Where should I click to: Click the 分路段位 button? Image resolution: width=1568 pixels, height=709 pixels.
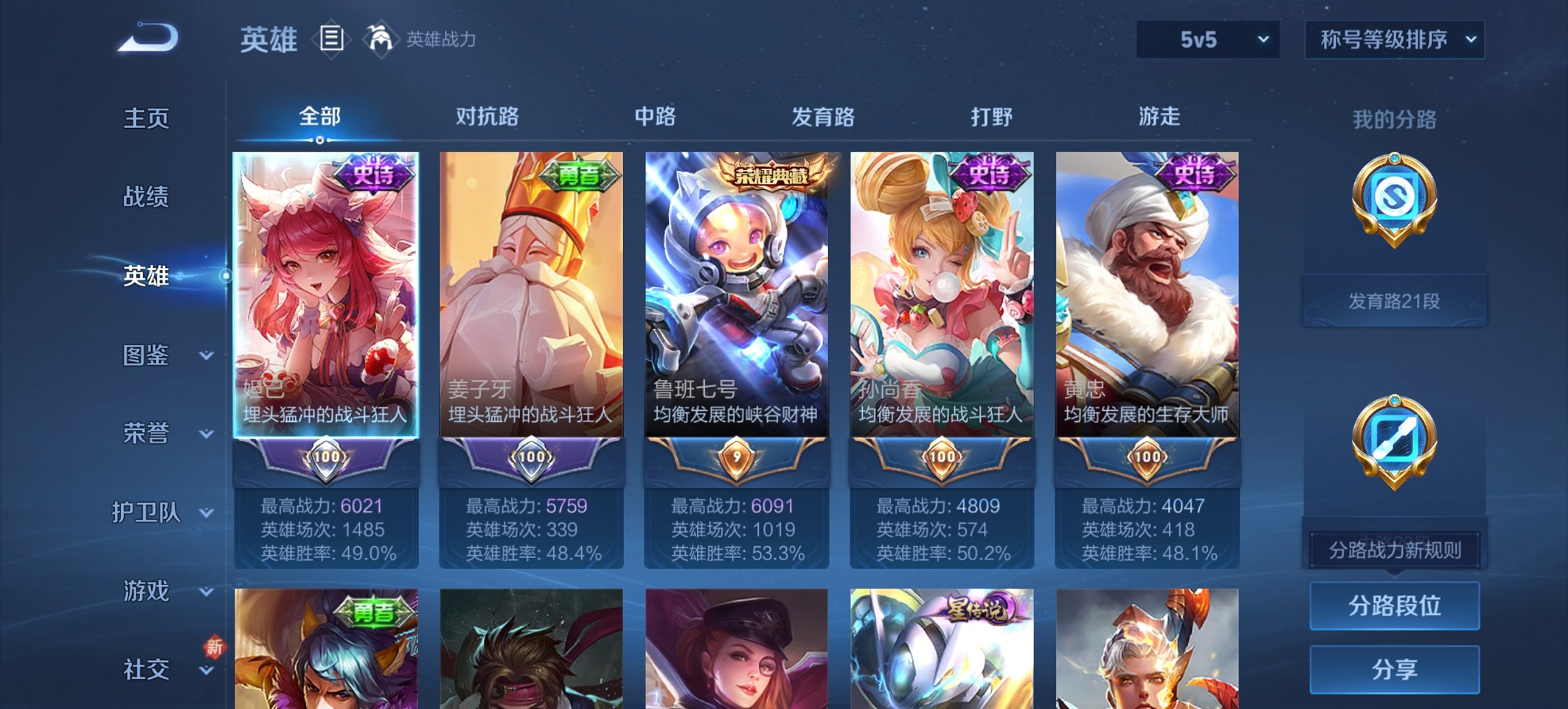click(x=1394, y=606)
